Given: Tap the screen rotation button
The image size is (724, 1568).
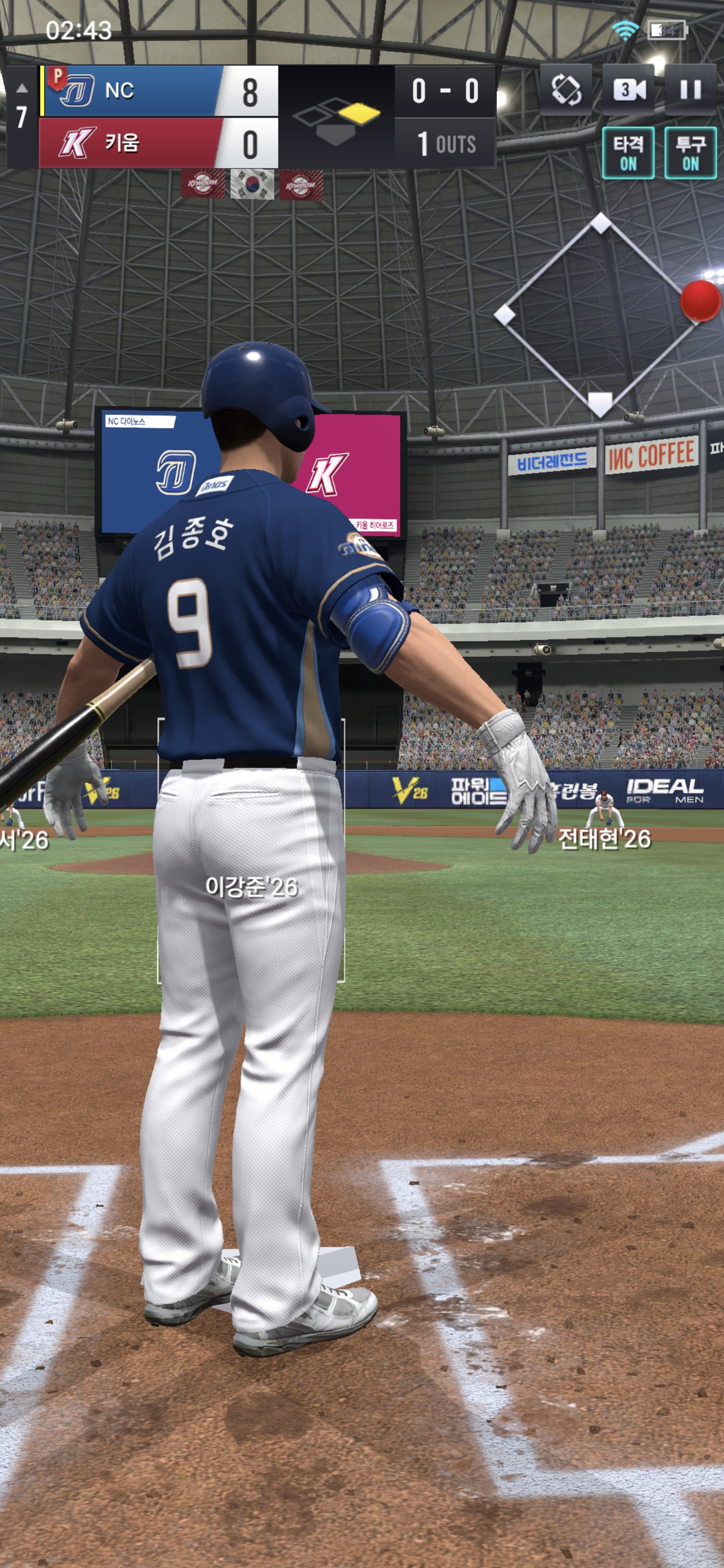Looking at the screenshot, I should pos(566,90).
